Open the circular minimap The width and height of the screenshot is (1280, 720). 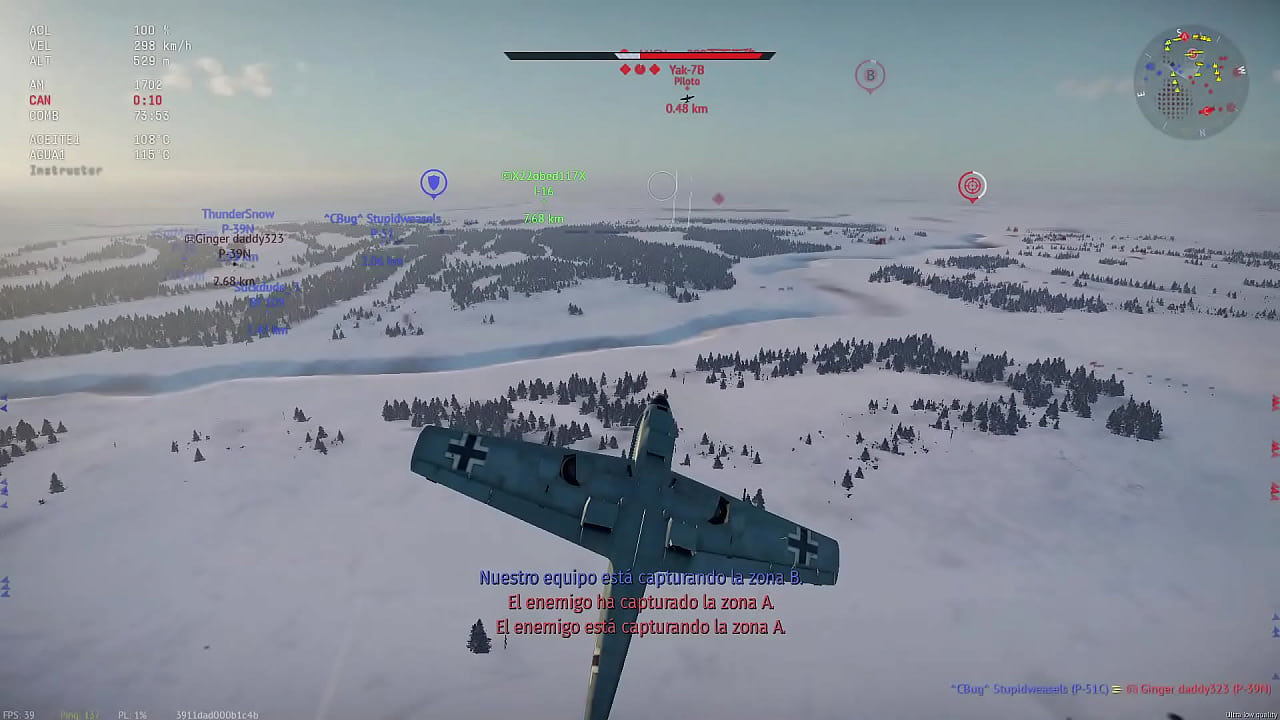pos(1190,82)
